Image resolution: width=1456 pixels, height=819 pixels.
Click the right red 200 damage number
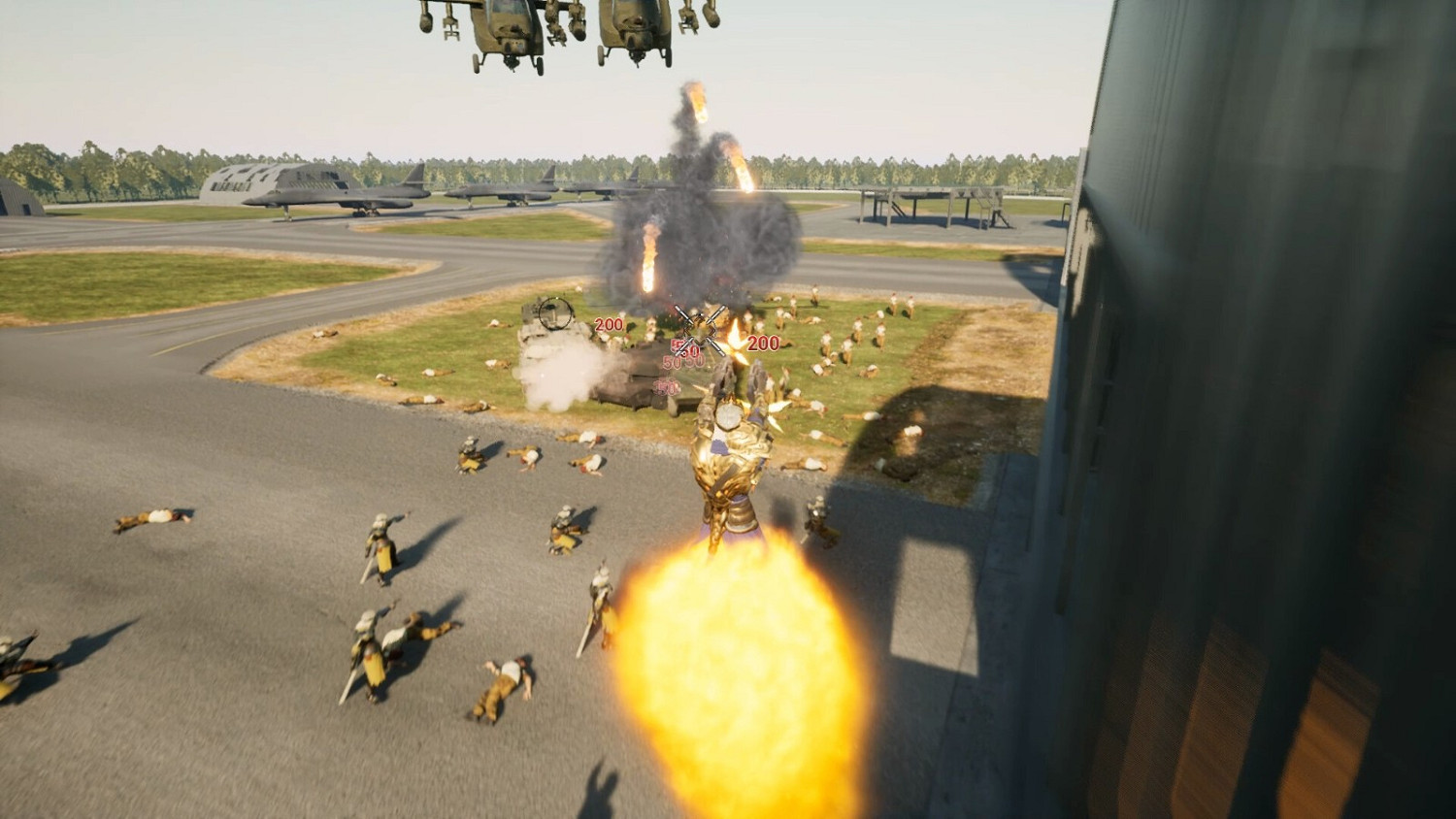click(762, 343)
